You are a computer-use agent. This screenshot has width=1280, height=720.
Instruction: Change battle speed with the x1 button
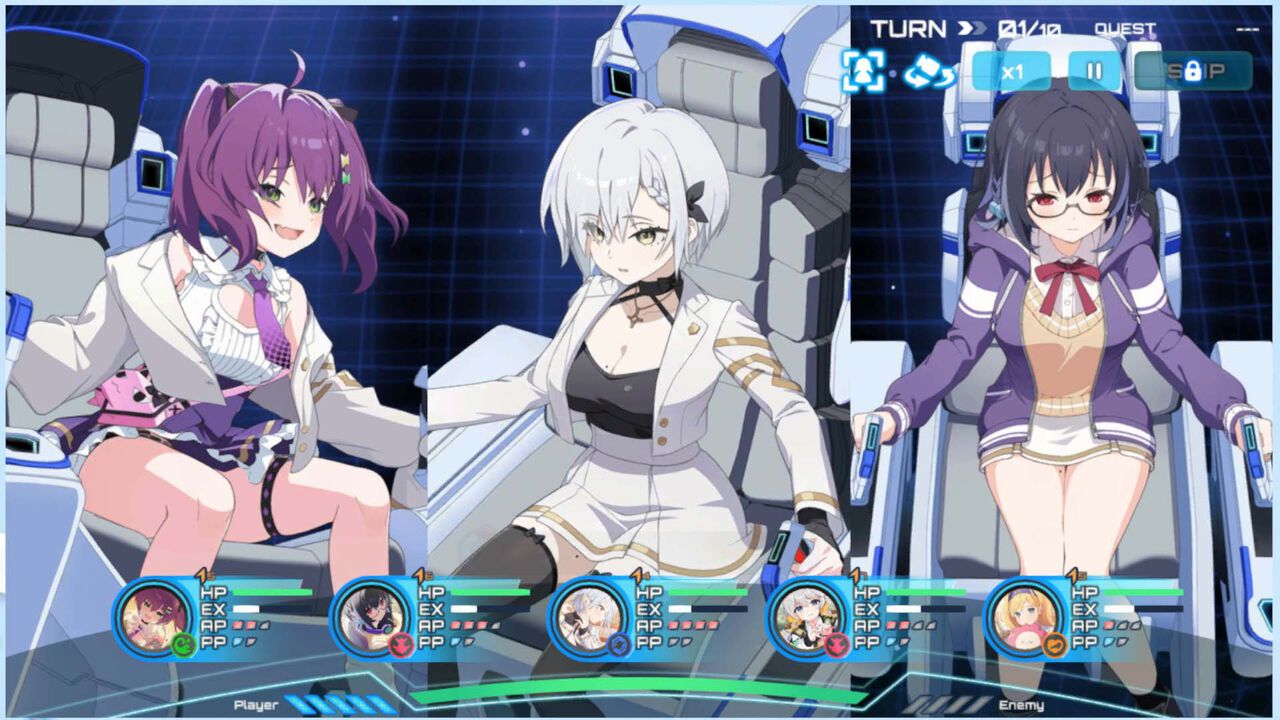pyautogui.click(x=1011, y=71)
